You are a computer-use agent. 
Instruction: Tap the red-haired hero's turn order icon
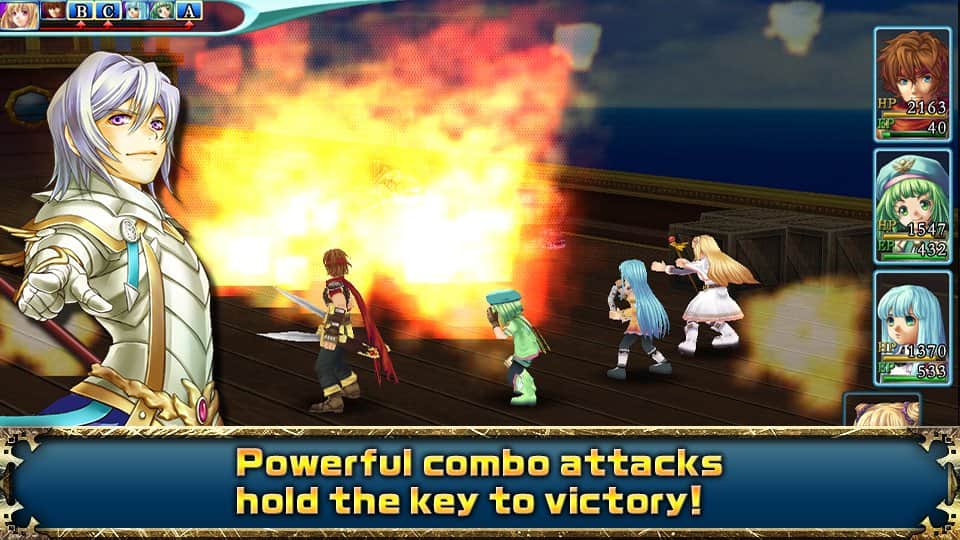coord(55,12)
